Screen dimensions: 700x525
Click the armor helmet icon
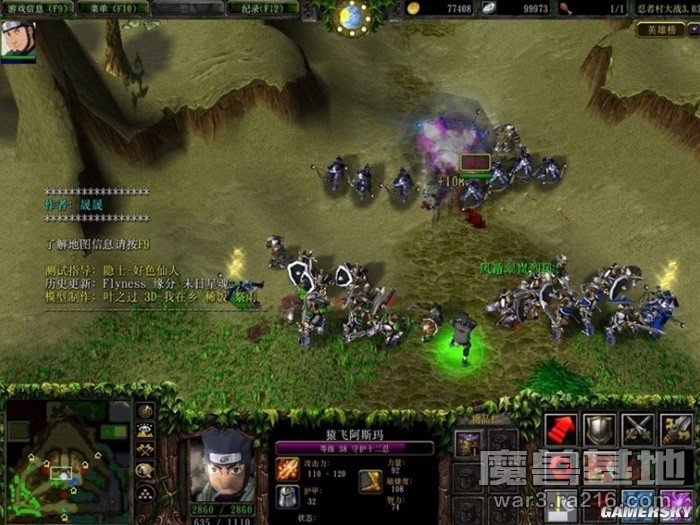click(x=287, y=497)
